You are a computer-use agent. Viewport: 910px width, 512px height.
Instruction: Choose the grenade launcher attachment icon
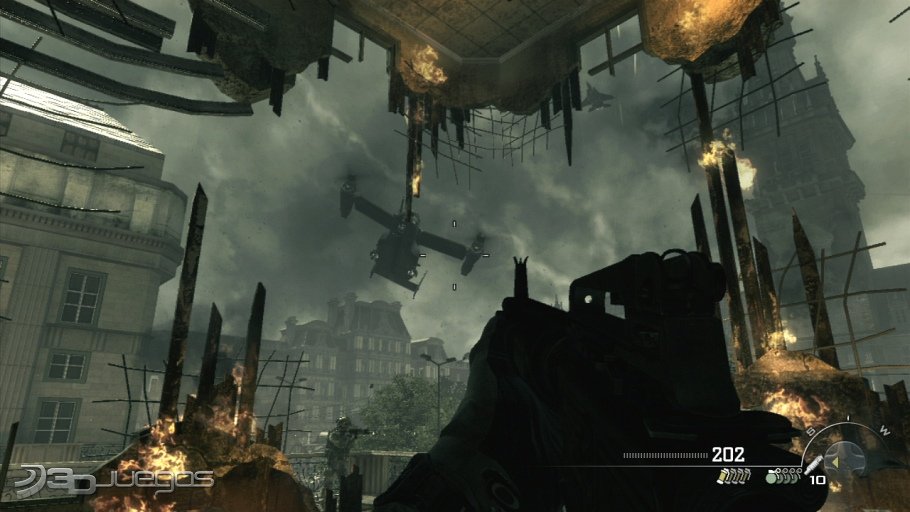813,465
